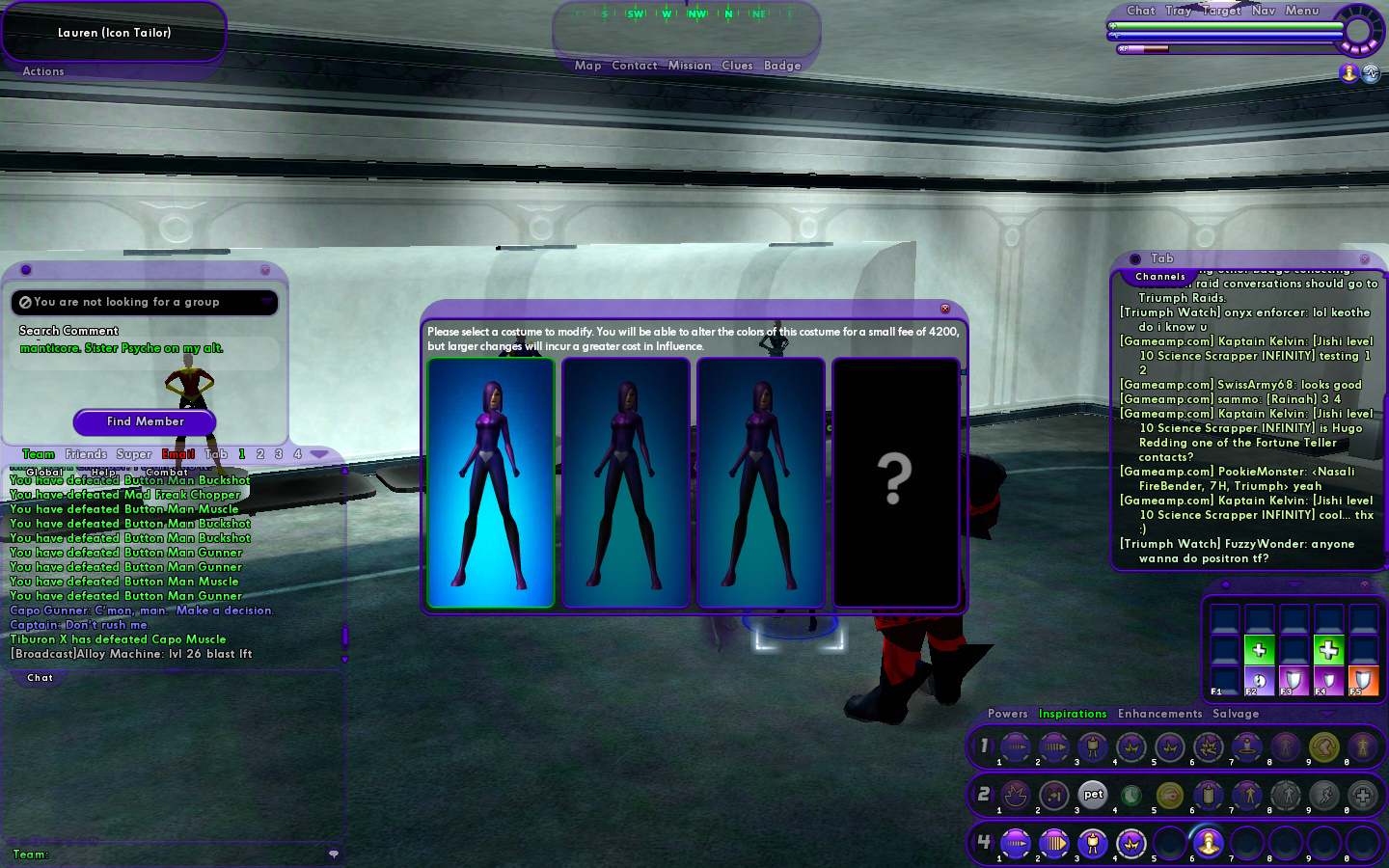
Task: Switch to the Inspirations tab
Action: pyautogui.click(x=1073, y=714)
